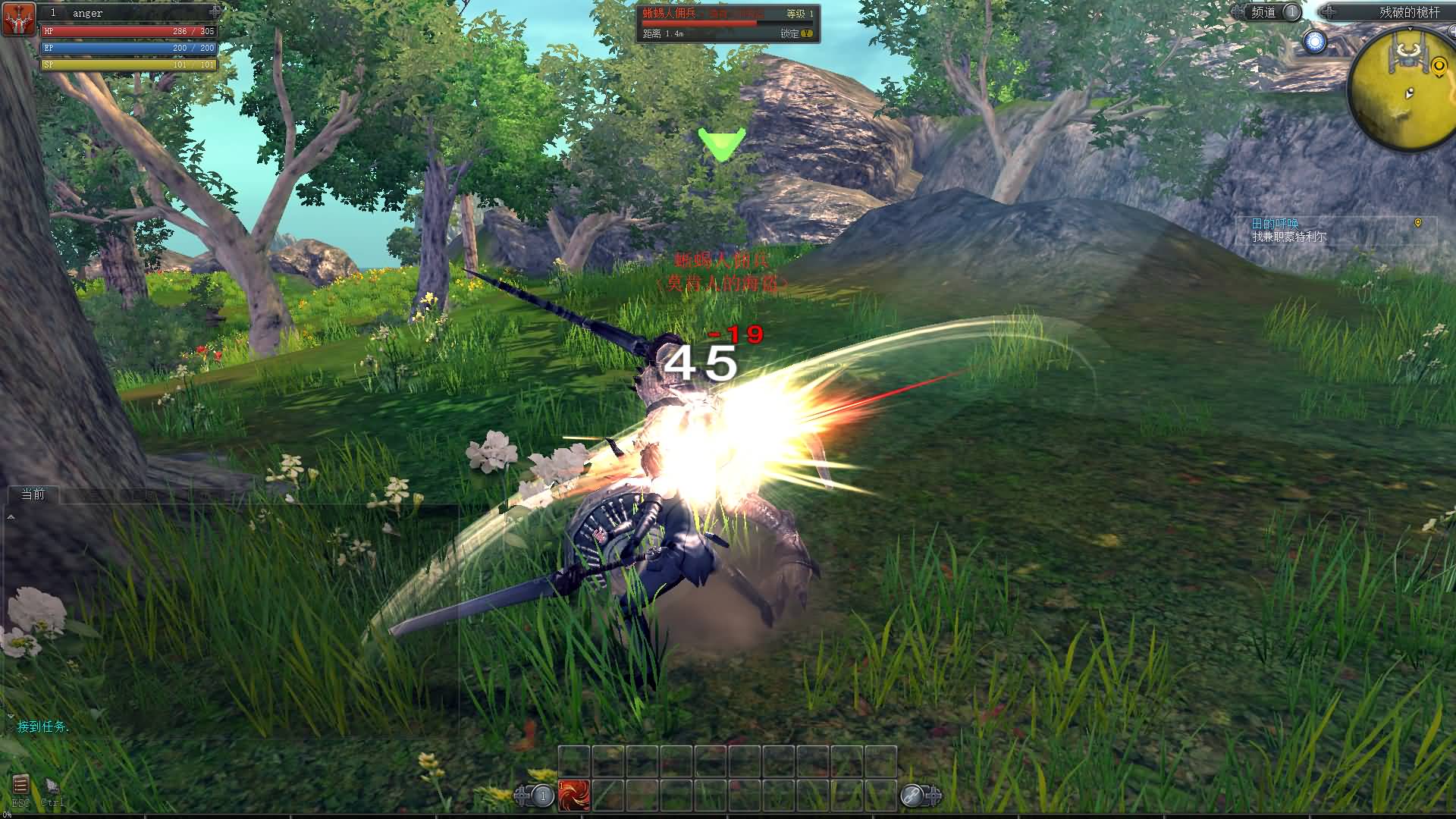
Task: Toggle the chain link hotbar lock
Action: tap(912, 795)
